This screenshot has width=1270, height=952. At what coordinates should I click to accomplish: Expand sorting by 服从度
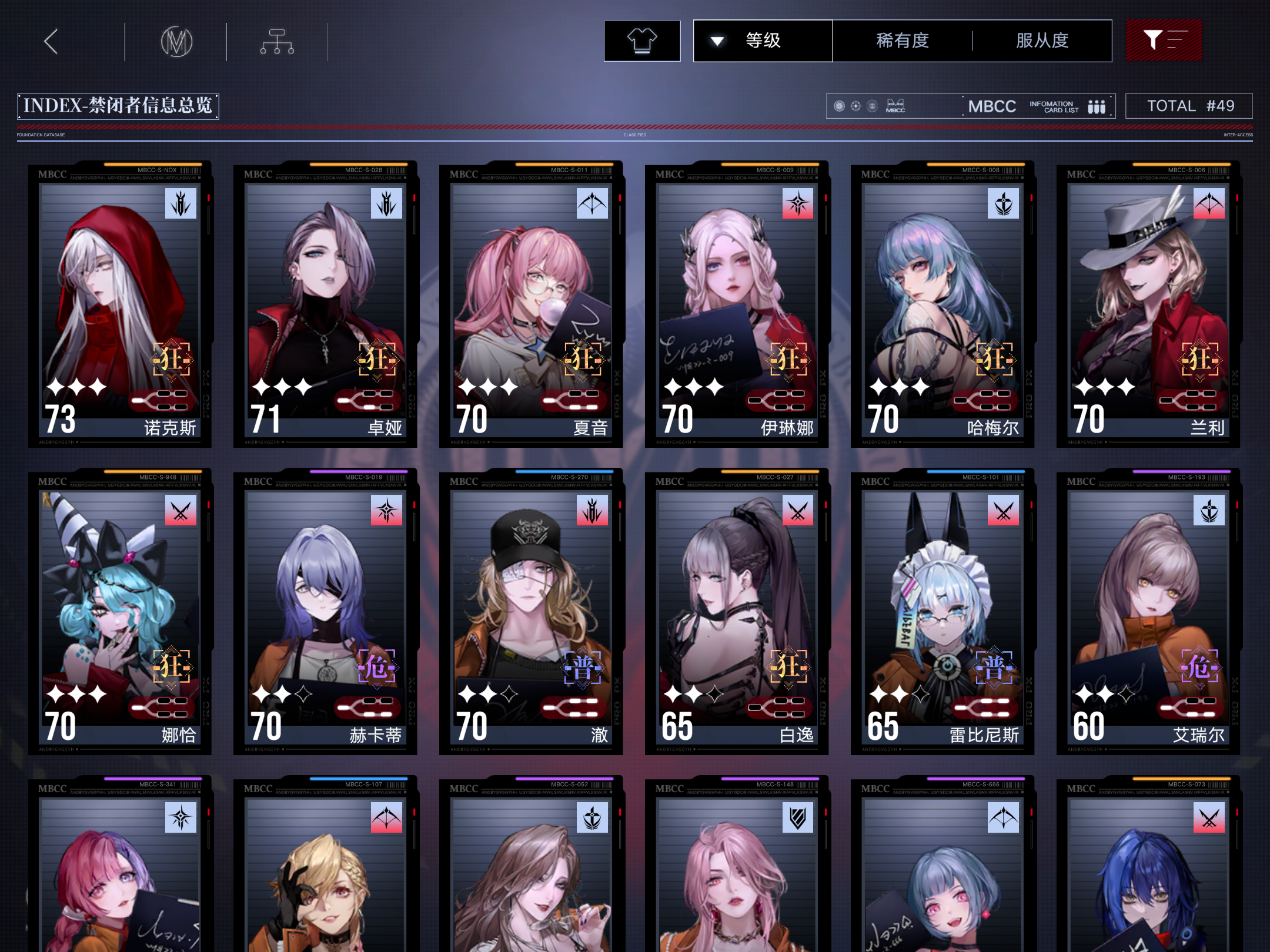1042,40
